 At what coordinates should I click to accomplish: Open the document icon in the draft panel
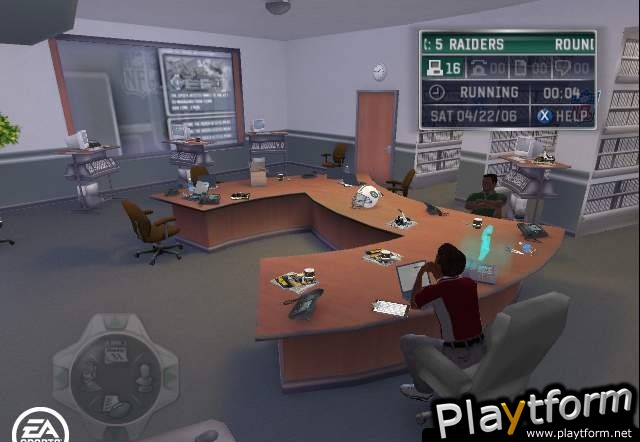pyautogui.click(x=521, y=68)
